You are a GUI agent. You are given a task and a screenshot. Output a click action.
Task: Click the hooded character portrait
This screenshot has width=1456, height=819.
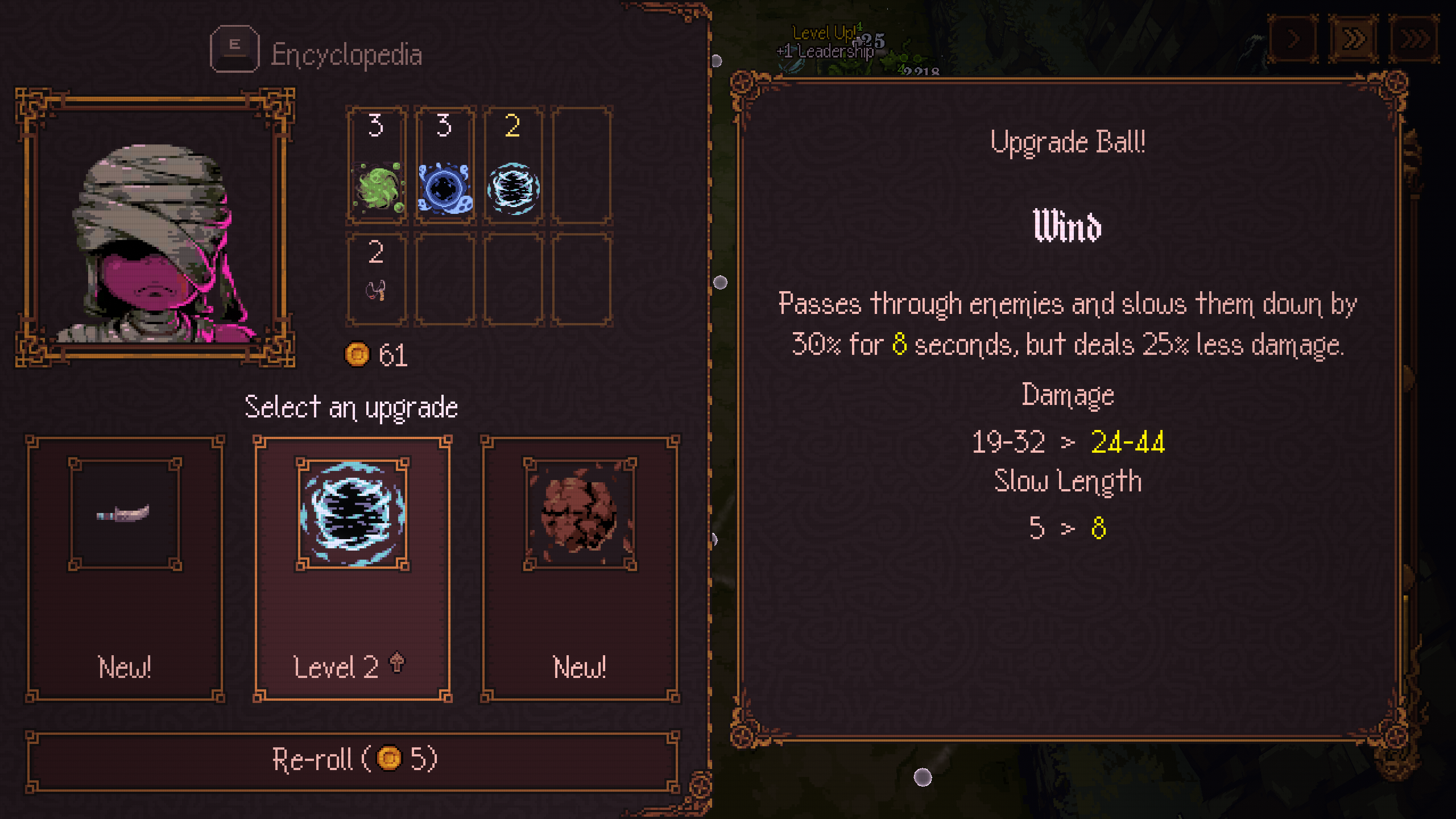coord(155,227)
